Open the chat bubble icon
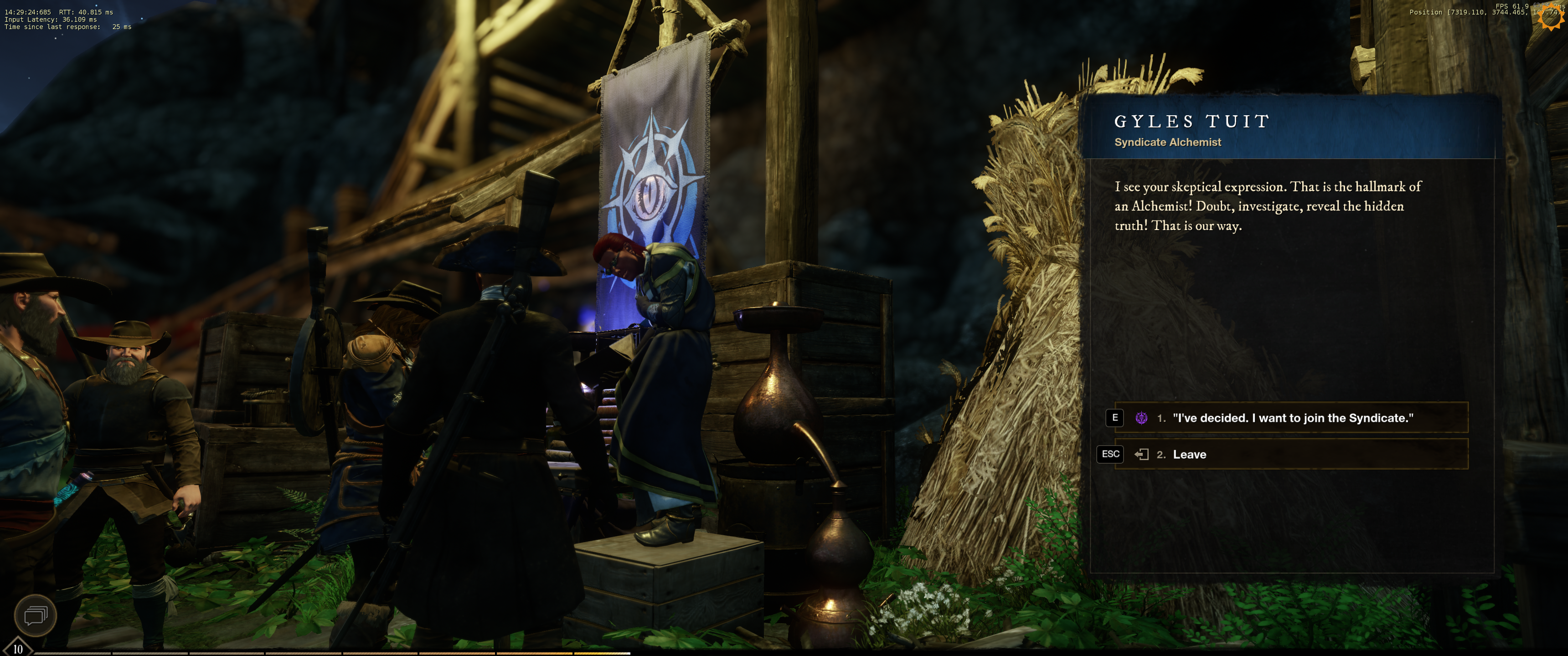This screenshot has width=1568, height=656. (x=35, y=615)
